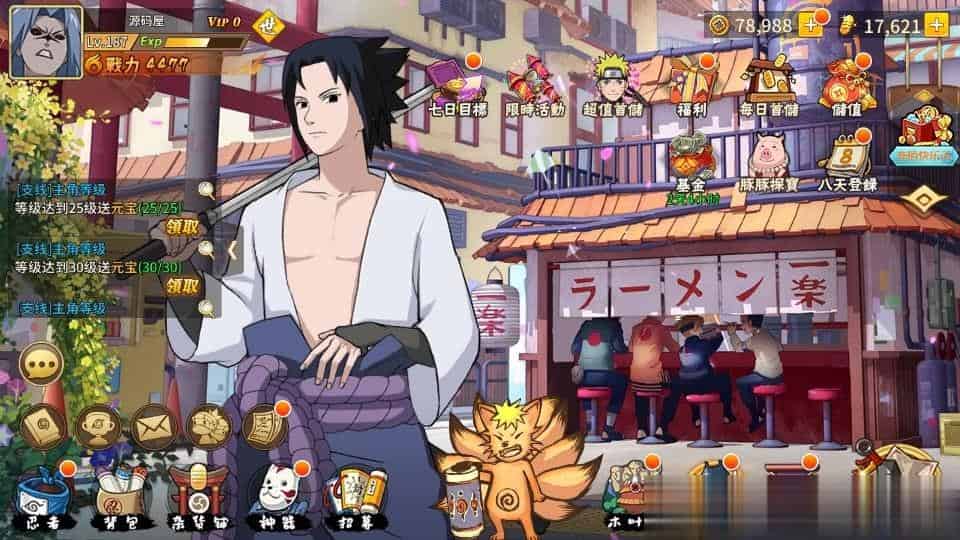This screenshot has width=960, height=540.
Task: Open the 超值首儲 Naruto first-deposit offer
Action: [x=613, y=83]
